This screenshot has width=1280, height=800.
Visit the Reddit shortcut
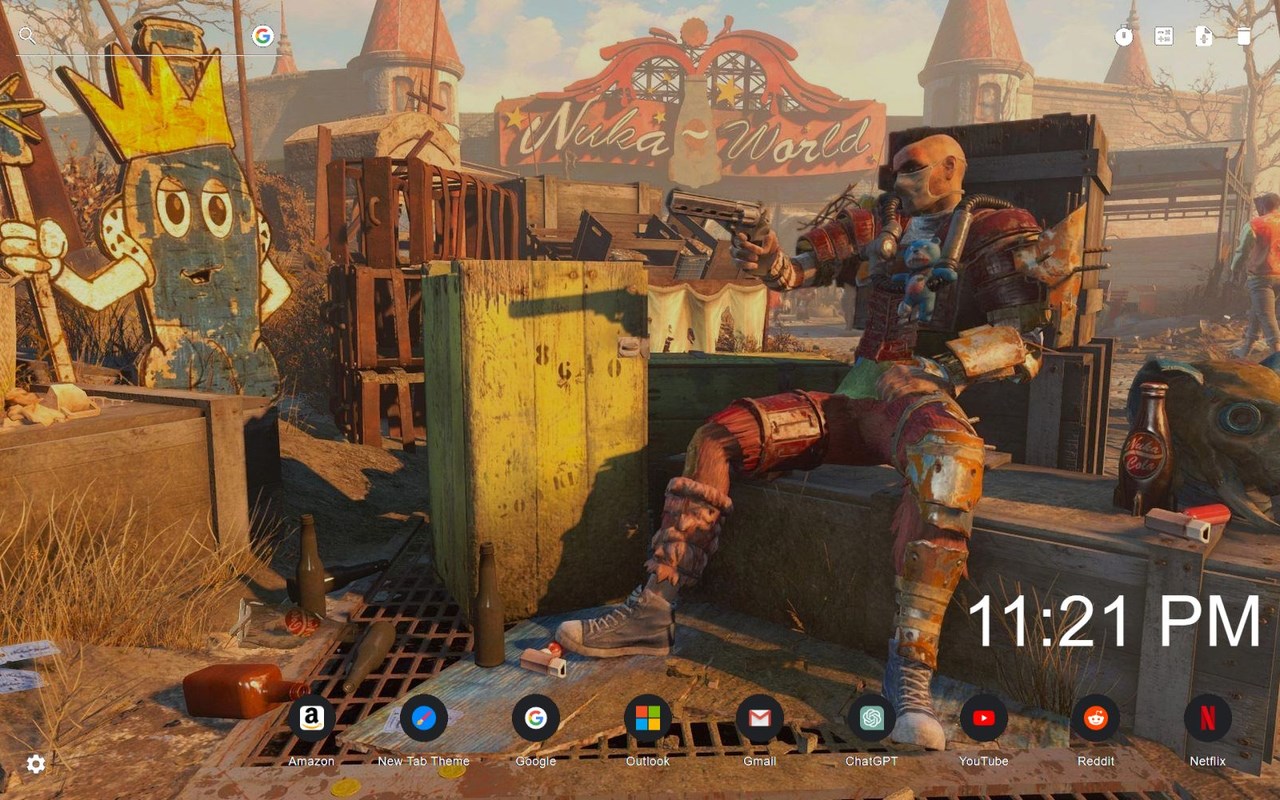[x=1095, y=718]
